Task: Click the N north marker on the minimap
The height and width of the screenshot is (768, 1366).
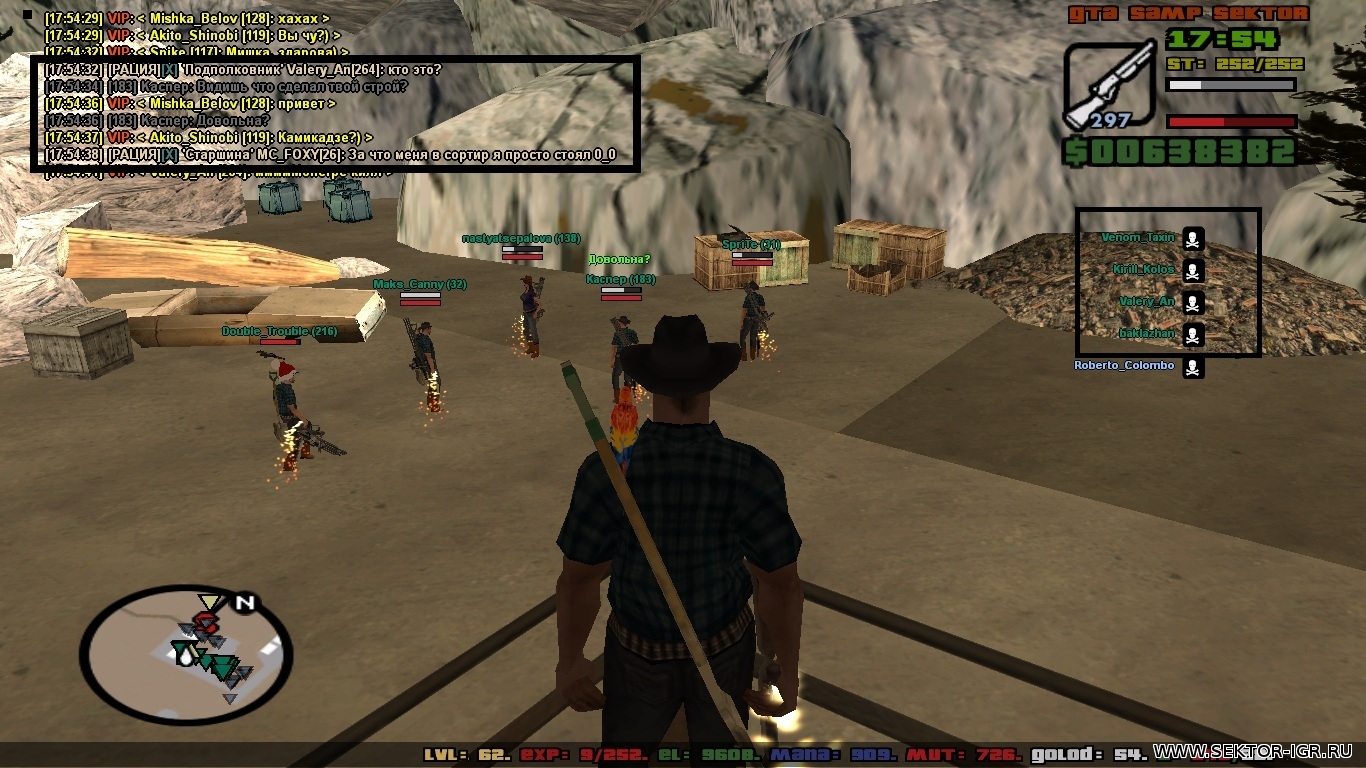Action: [244, 603]
